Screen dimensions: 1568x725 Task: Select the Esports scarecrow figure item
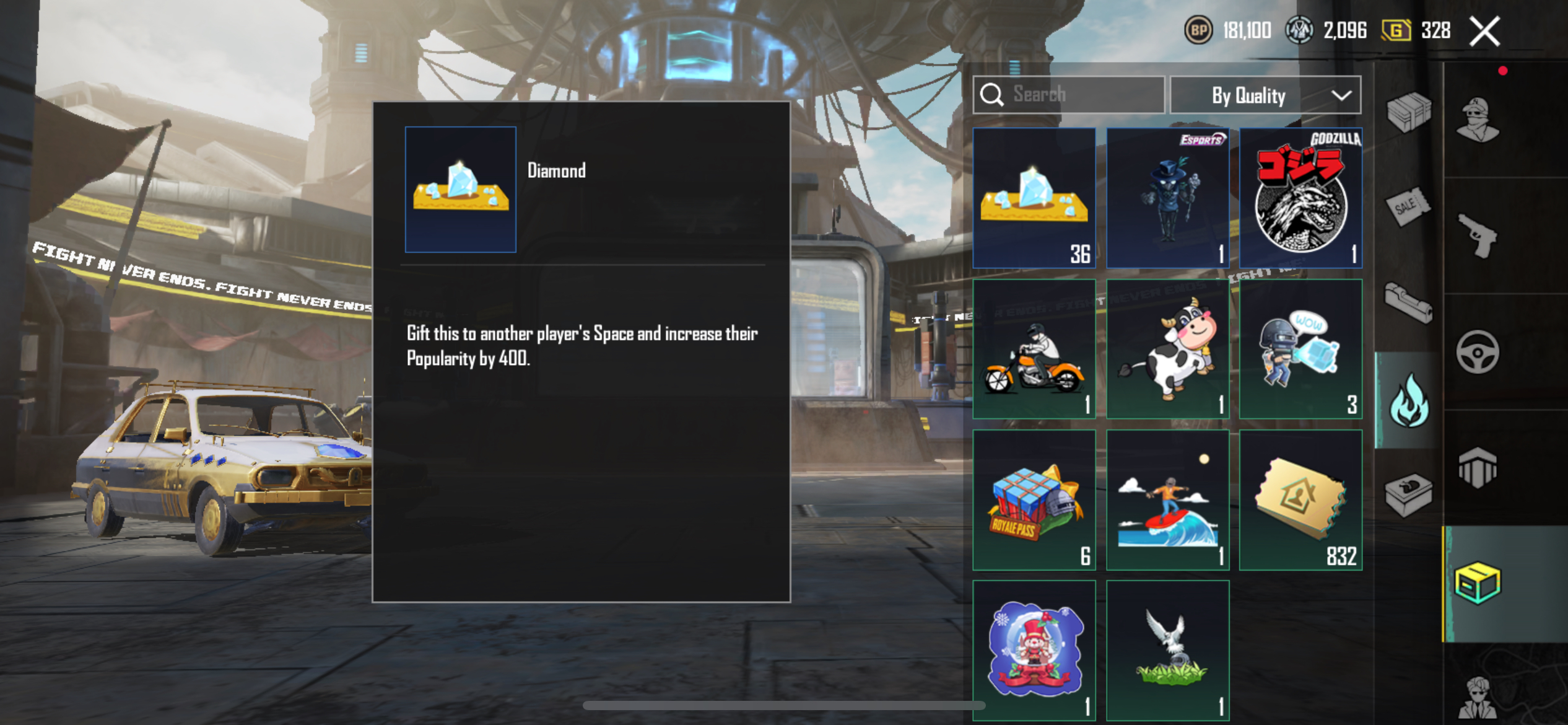coord(1167,198)
